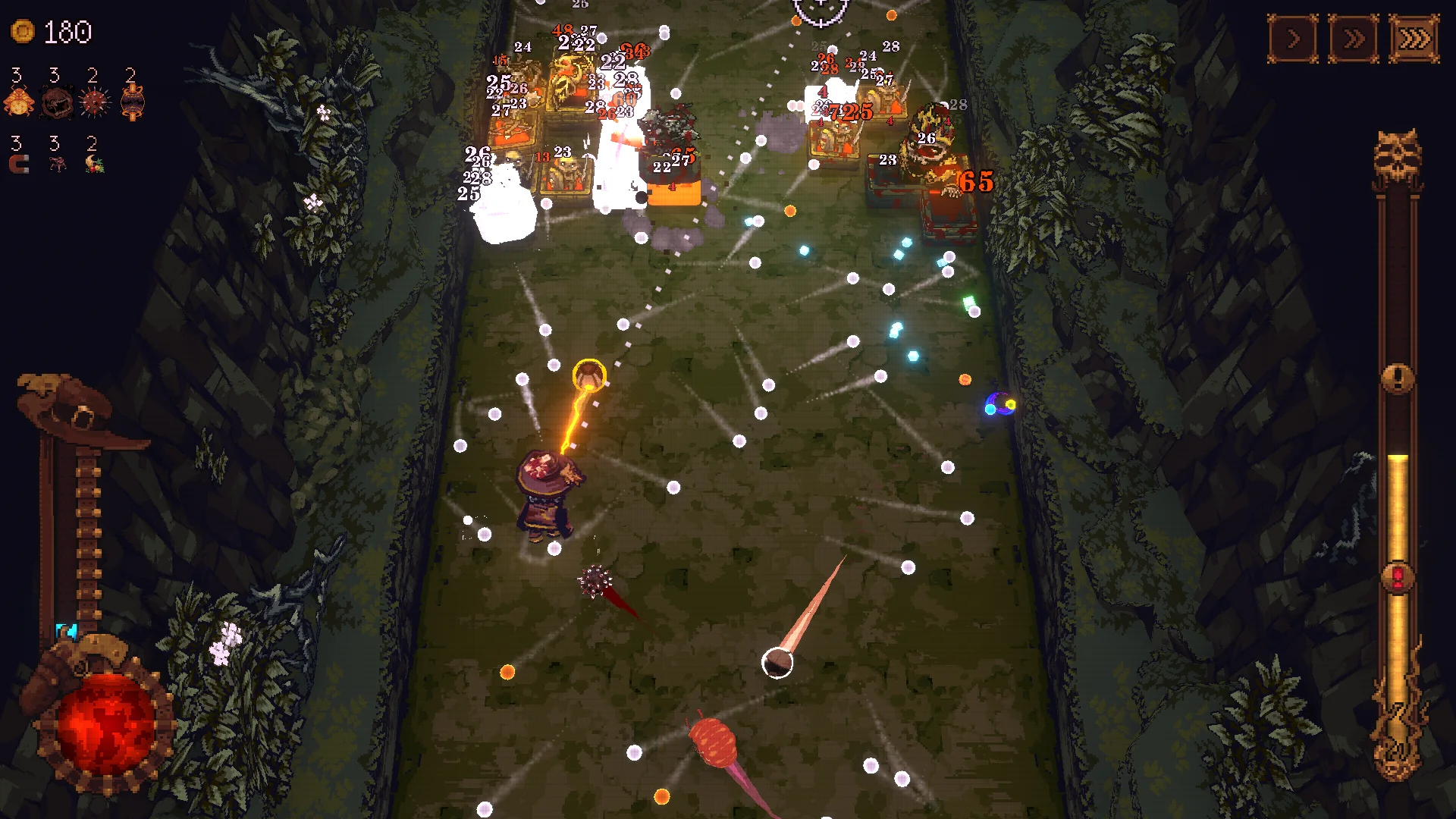Click the golden beetle ball icon
The width and height of the screenshot is (1456, 819).
(x=19, y=102)
